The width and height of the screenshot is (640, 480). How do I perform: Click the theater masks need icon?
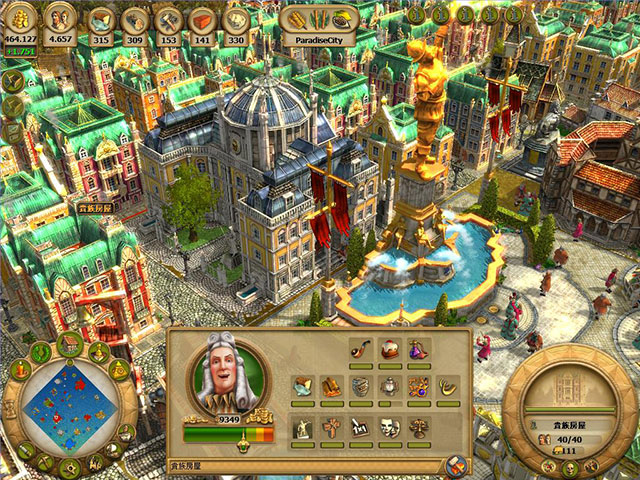tap(390, 426)
